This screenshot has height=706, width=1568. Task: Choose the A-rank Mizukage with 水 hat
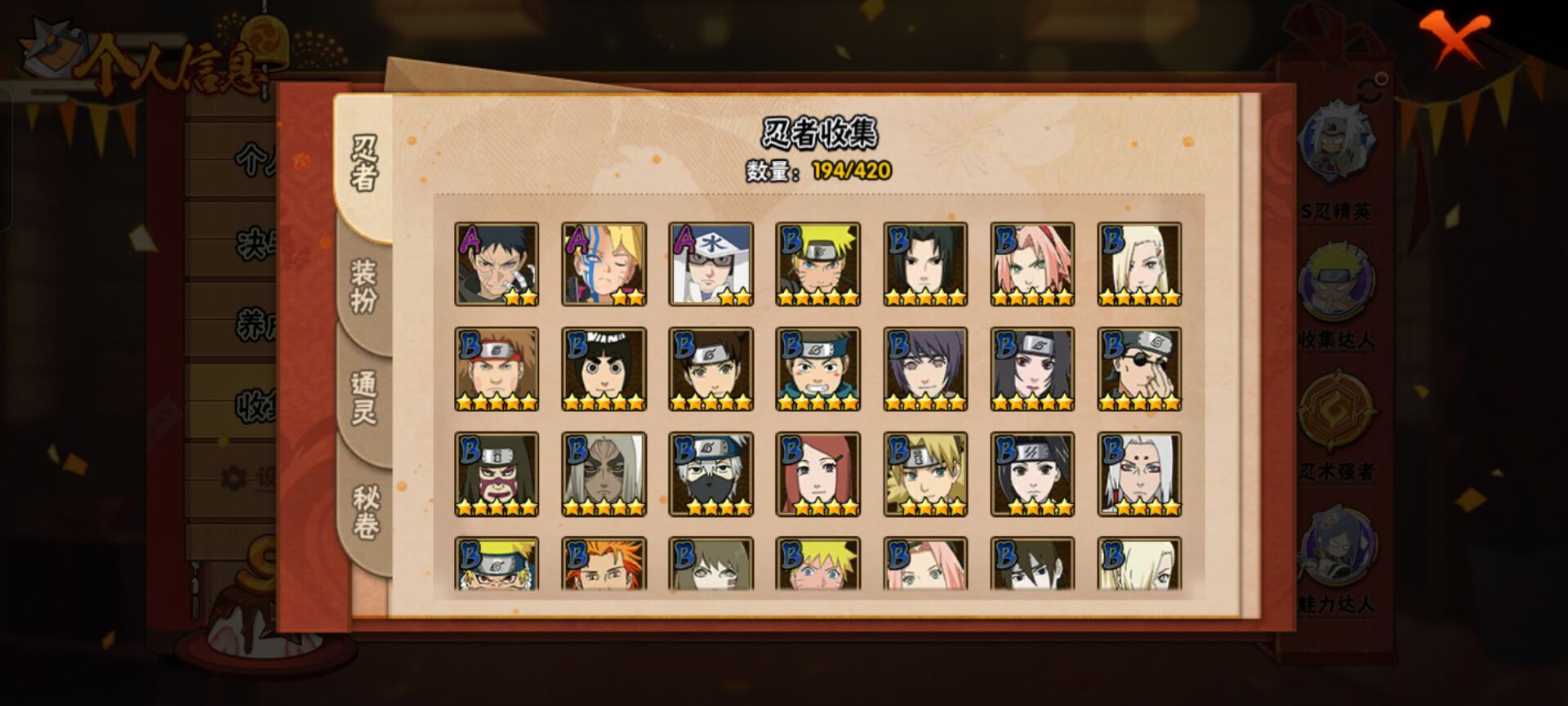click(x=710, y=264)
